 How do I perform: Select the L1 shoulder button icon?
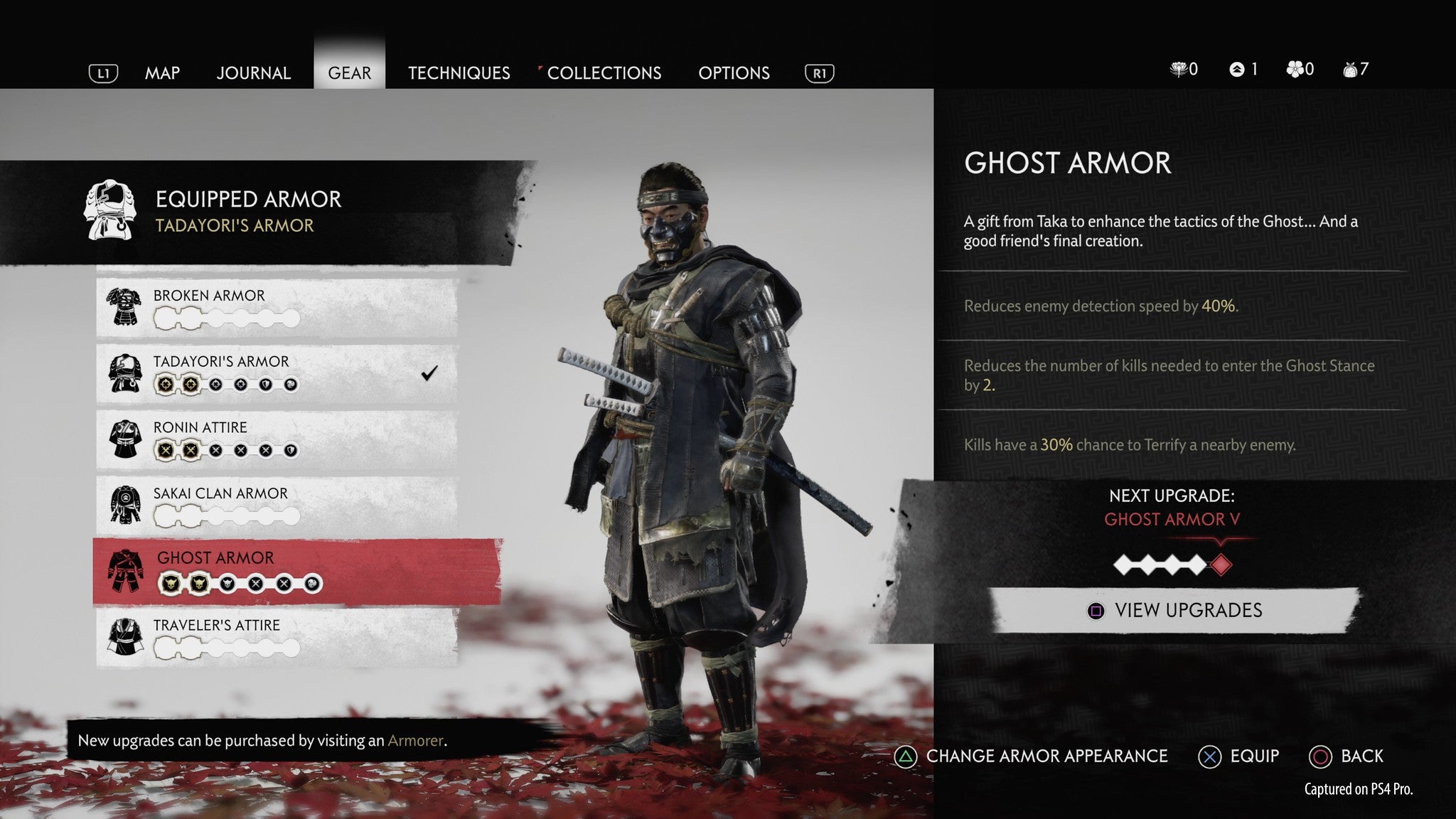103,73
